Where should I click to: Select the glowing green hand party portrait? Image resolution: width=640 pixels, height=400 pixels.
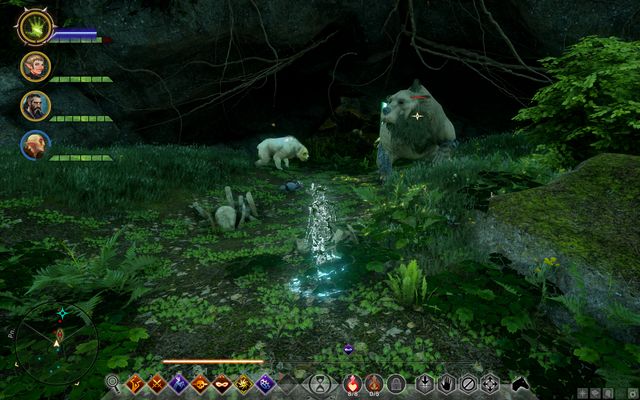point(34,27)
